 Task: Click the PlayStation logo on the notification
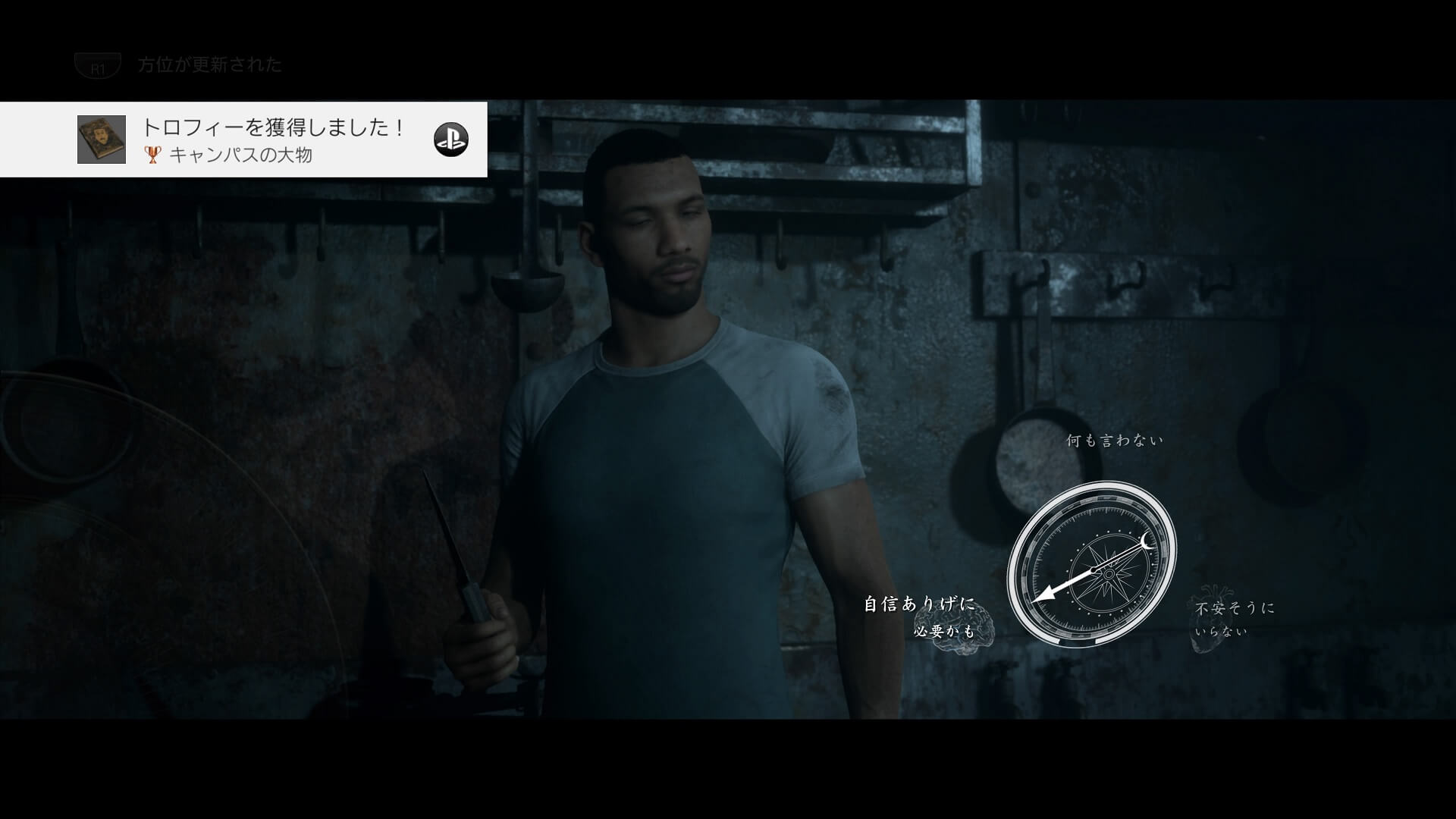(x=450, y=140)
